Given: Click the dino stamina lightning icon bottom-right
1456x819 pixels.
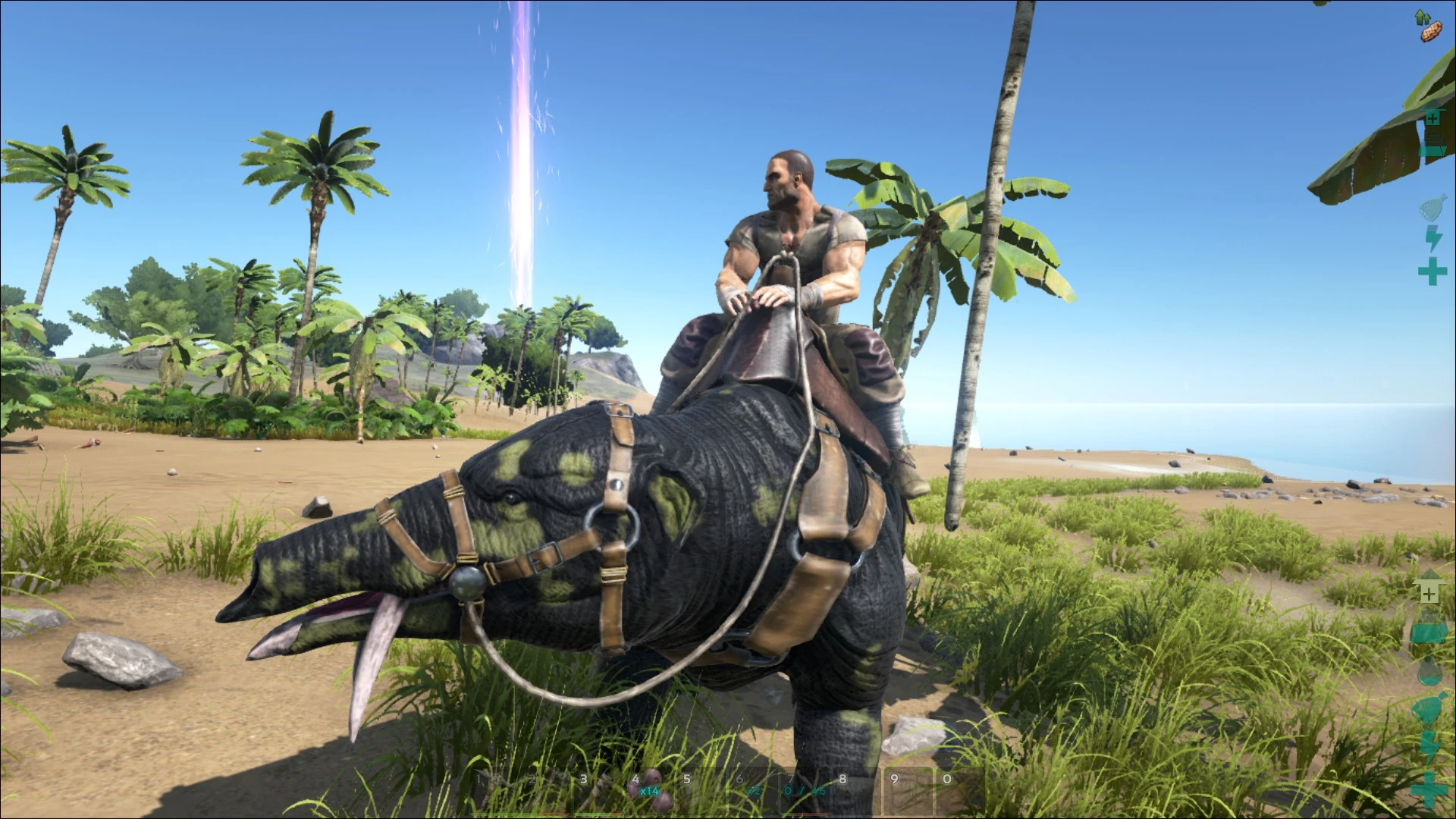Looking at the screenshot, I should point(1429,745).
